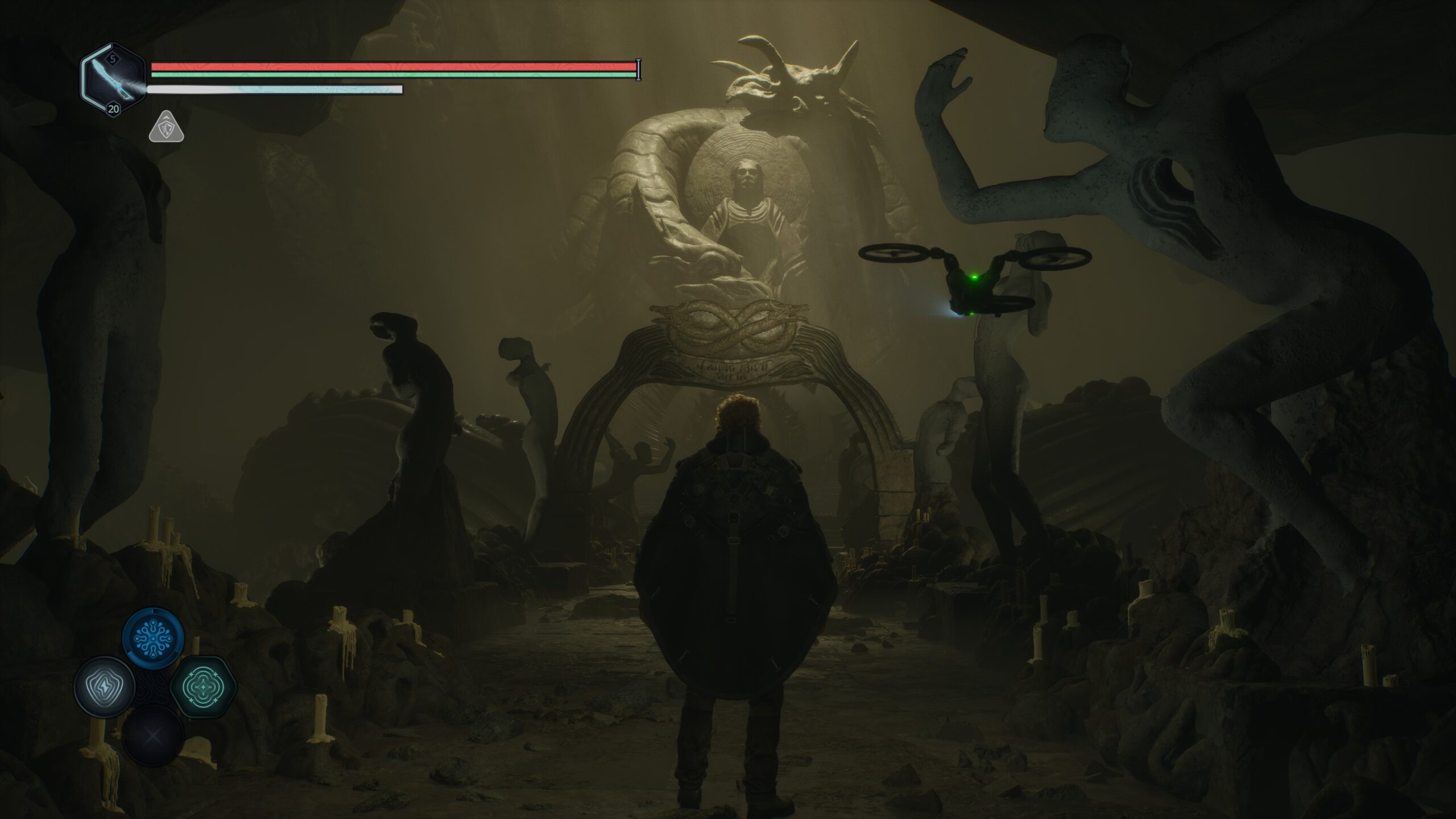Select the empty X ability slot
The height and width of the screenshot is (819, 1456).
click(x=154, y=735)
